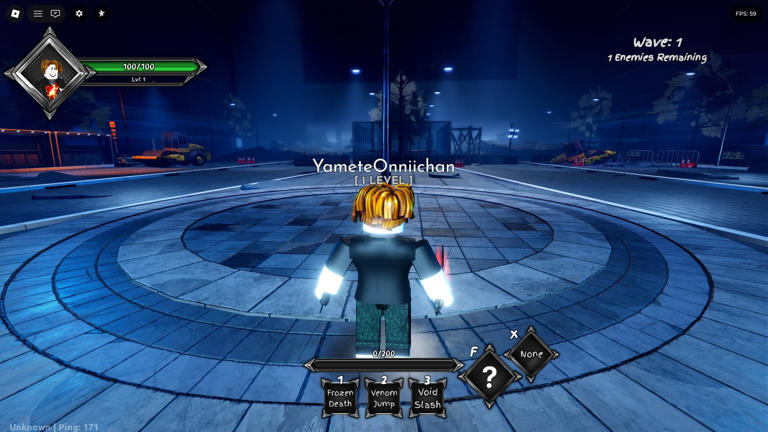Open the gear settings icon
This screenshot has width=768, height=432.
[79, 14]
